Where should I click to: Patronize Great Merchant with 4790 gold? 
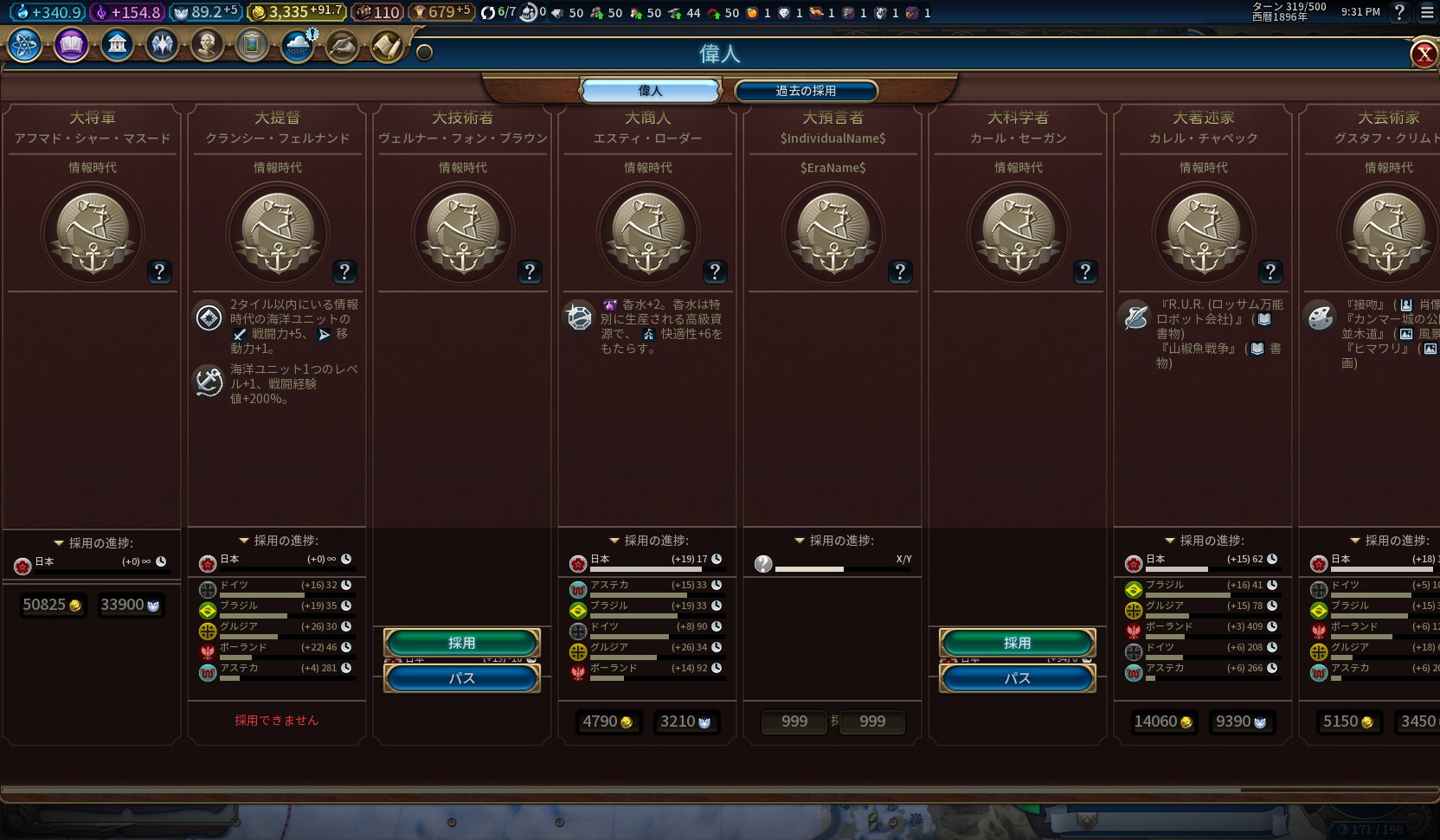[607, 721]
